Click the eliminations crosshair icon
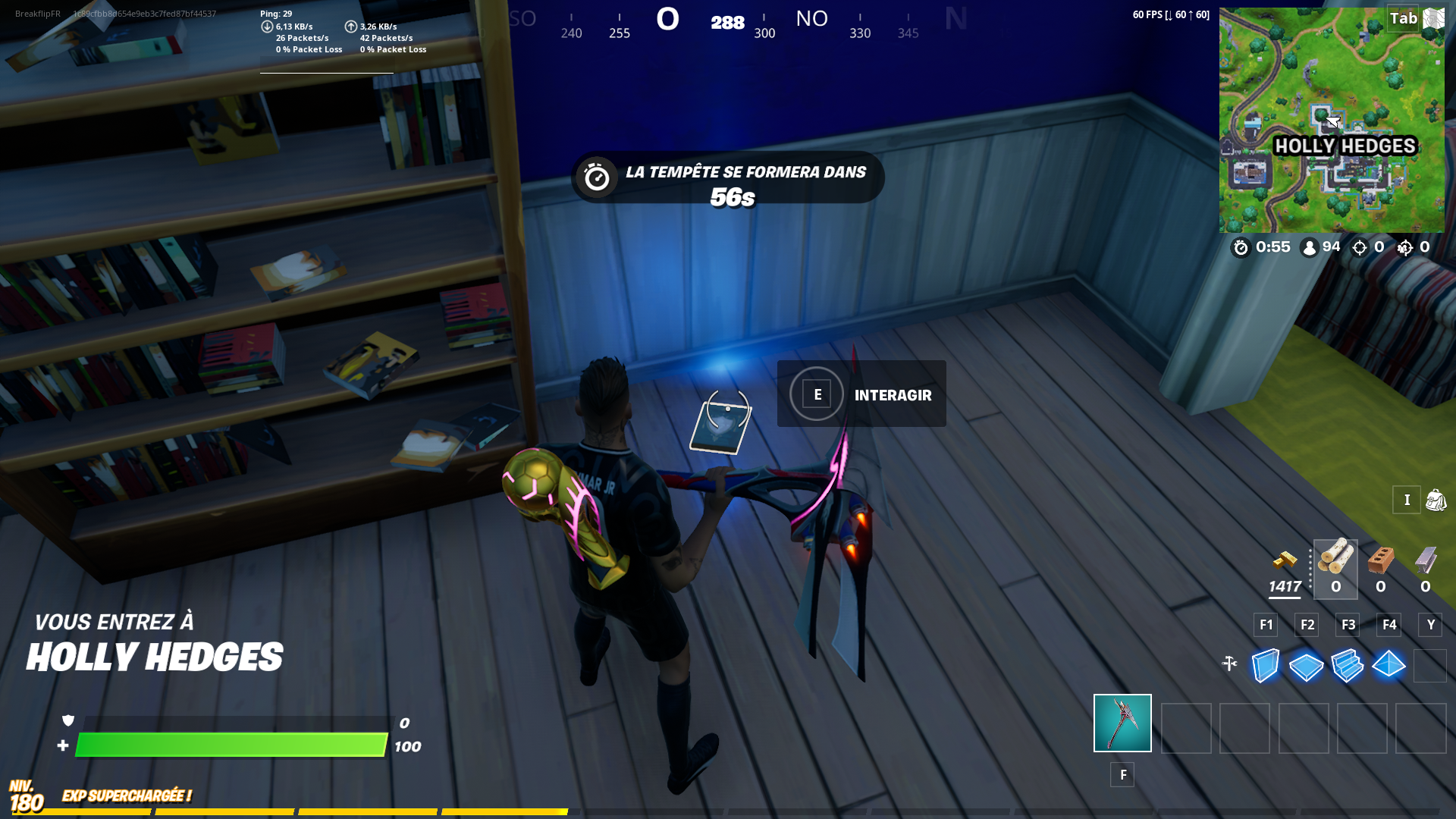1456x819 pixels. coord(1357,247)
